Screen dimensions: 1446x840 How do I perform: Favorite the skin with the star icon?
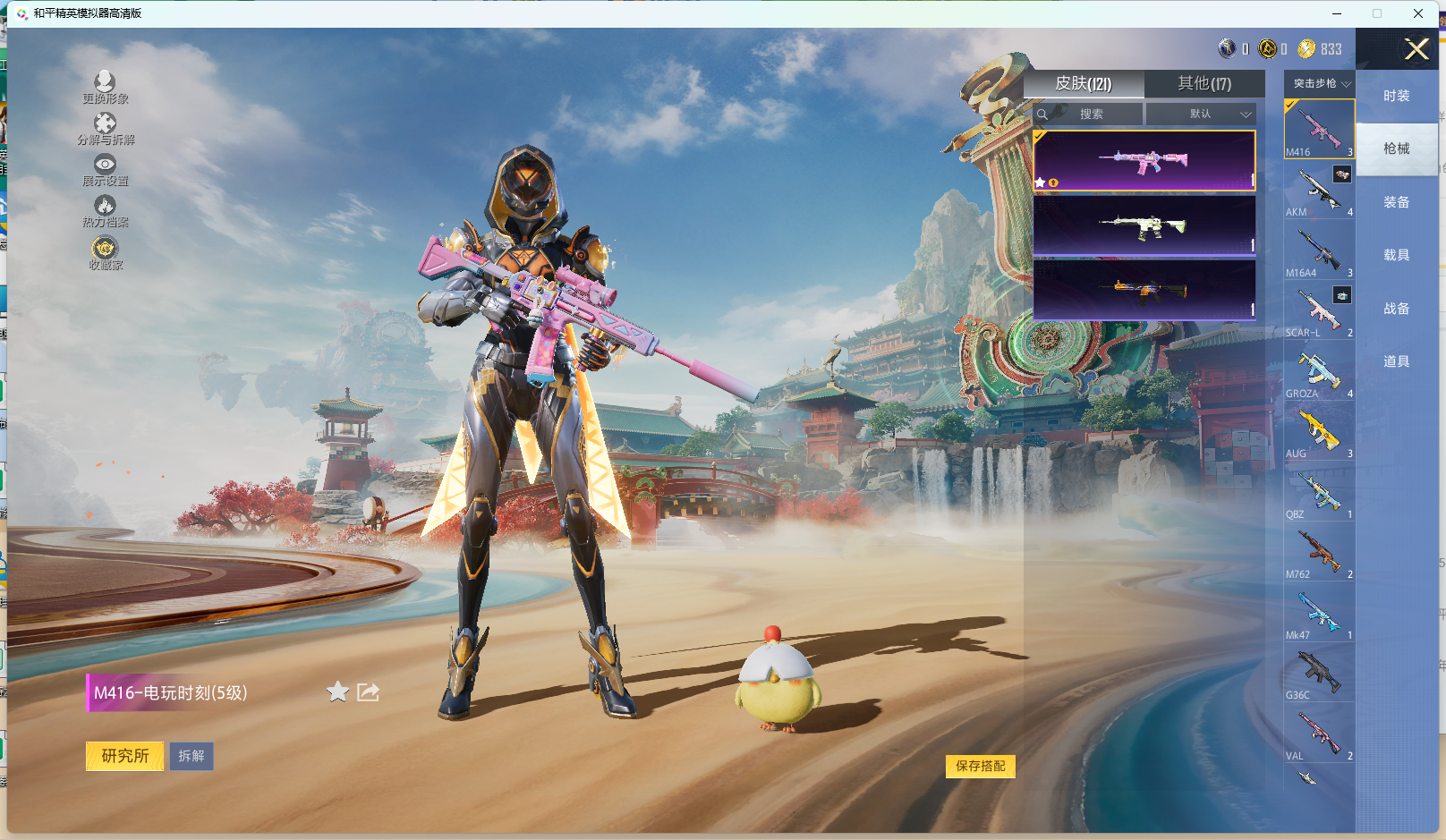coord(337,692)
